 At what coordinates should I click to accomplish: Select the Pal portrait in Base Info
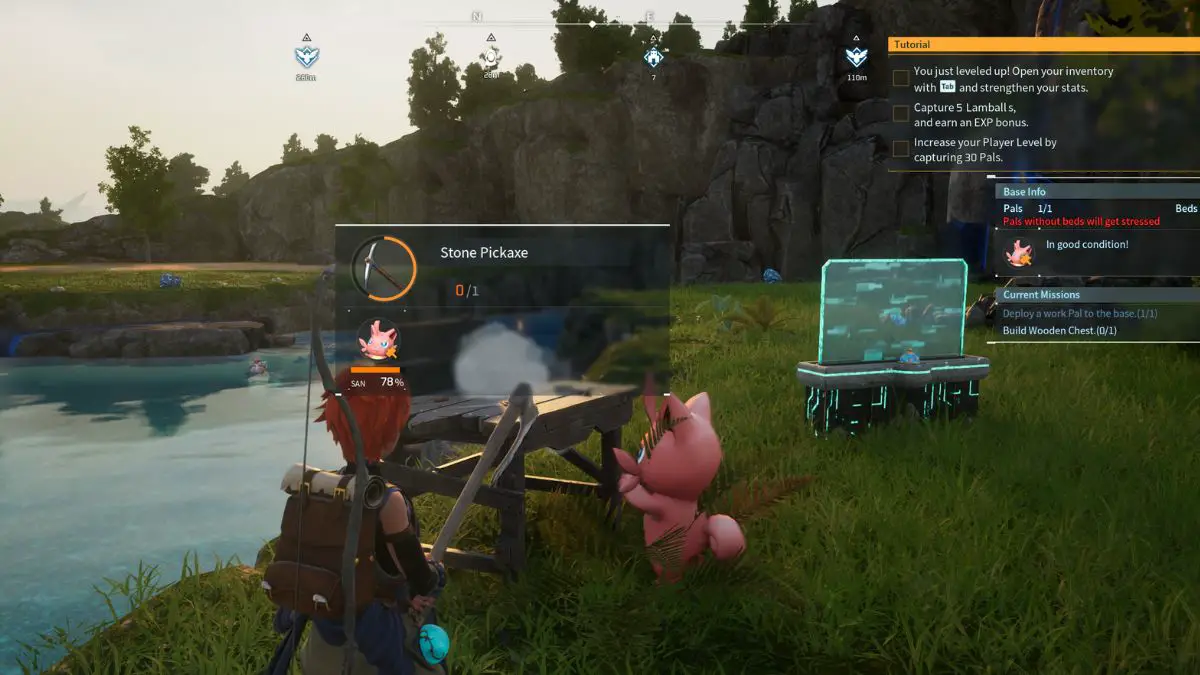click(x=1019, y=254)
